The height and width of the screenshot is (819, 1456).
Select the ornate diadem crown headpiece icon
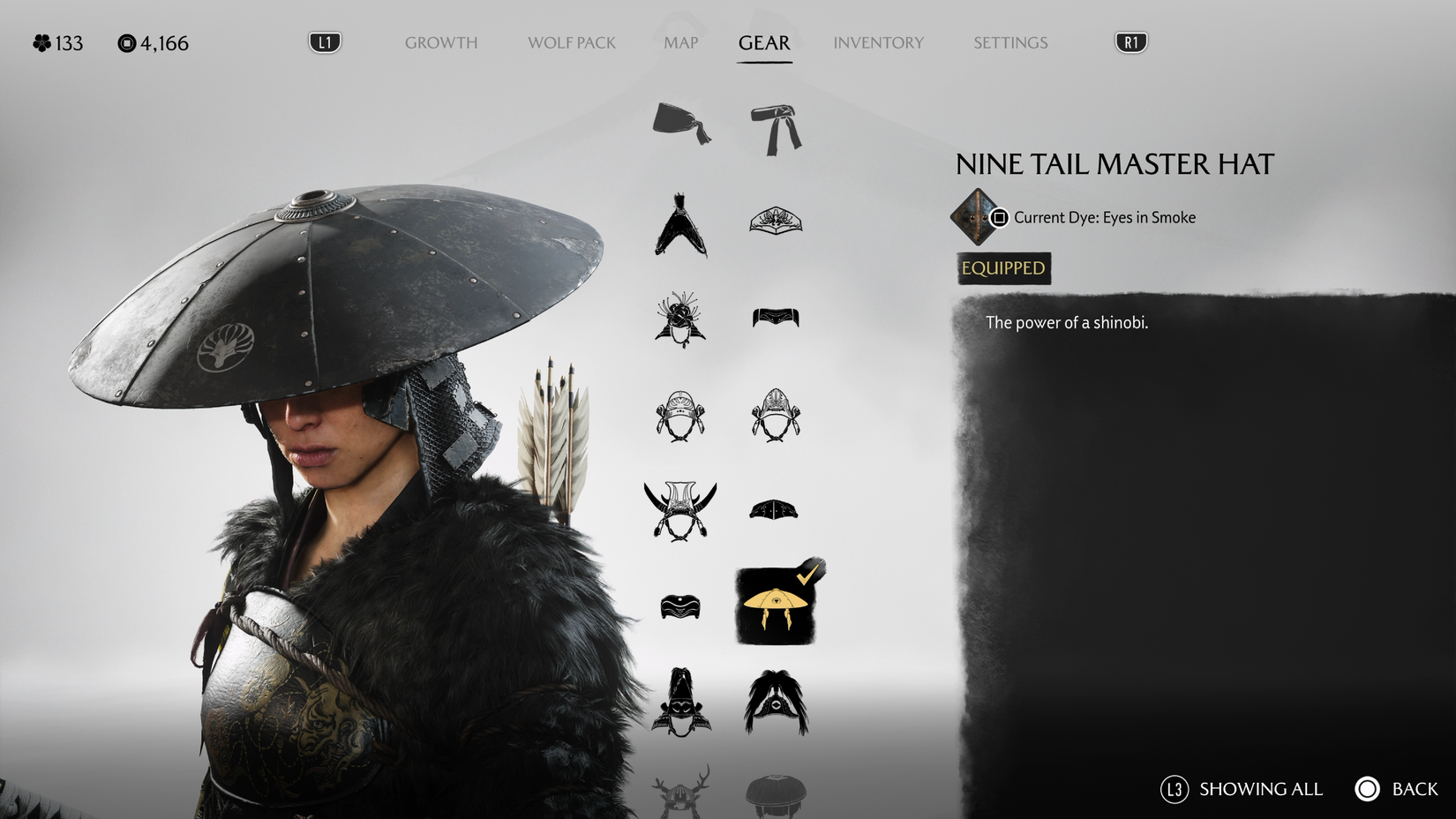click(777, 221)
